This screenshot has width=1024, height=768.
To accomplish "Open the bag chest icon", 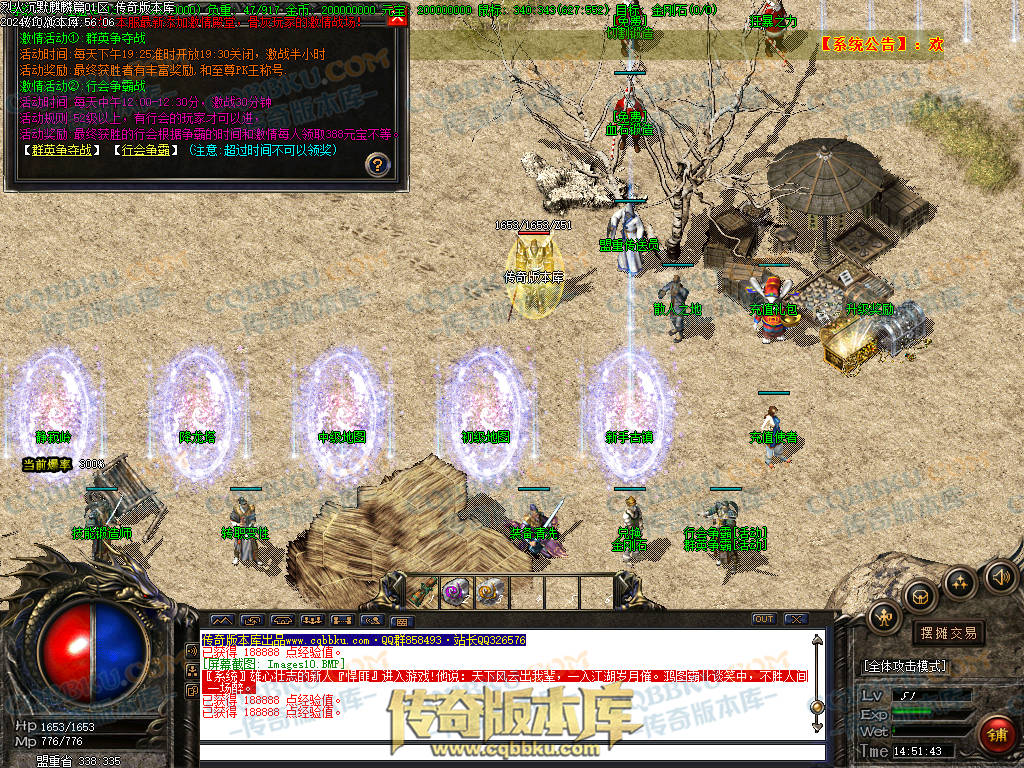I will click(920, 596).
